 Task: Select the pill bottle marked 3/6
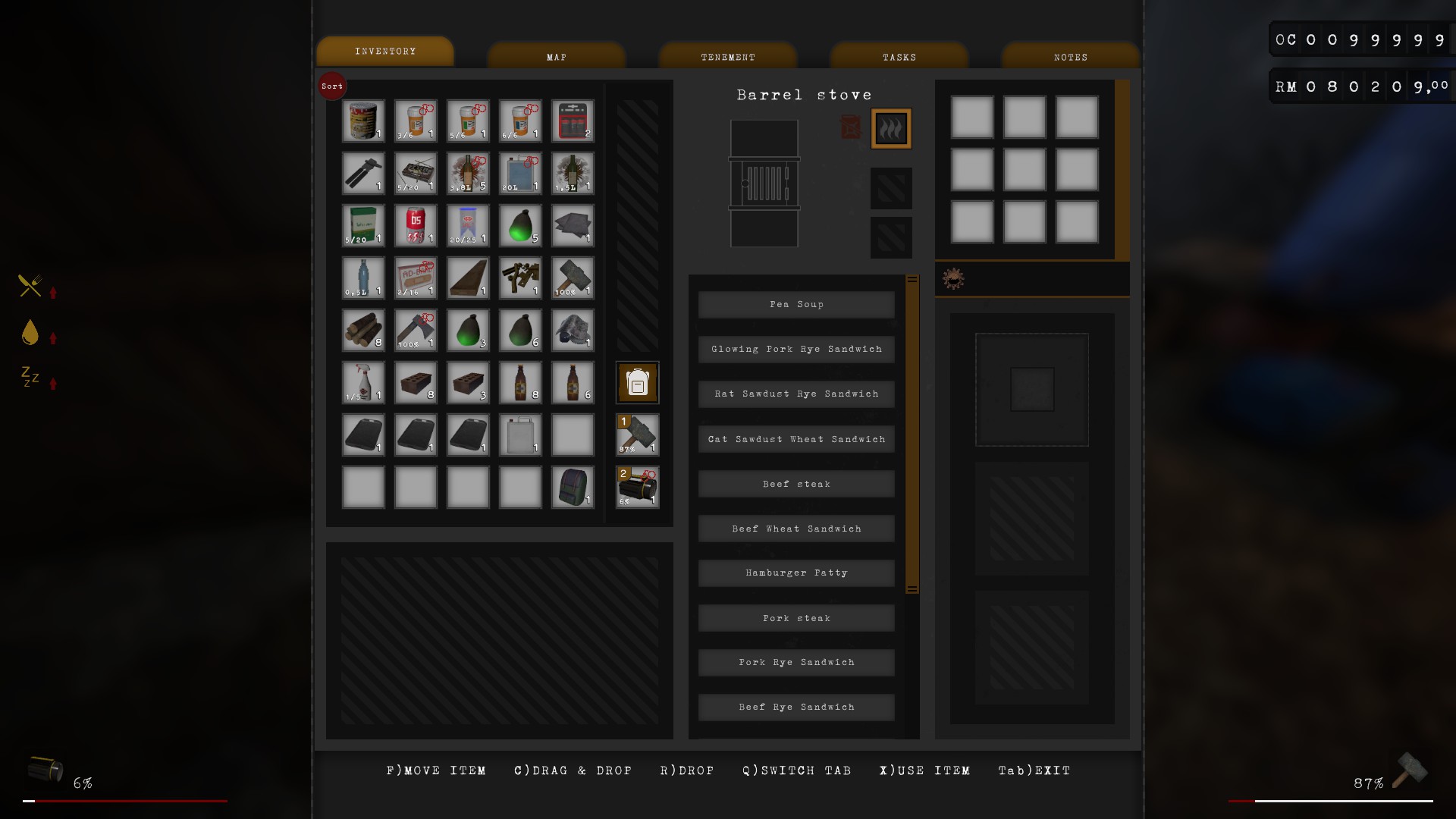click(416, 121)
